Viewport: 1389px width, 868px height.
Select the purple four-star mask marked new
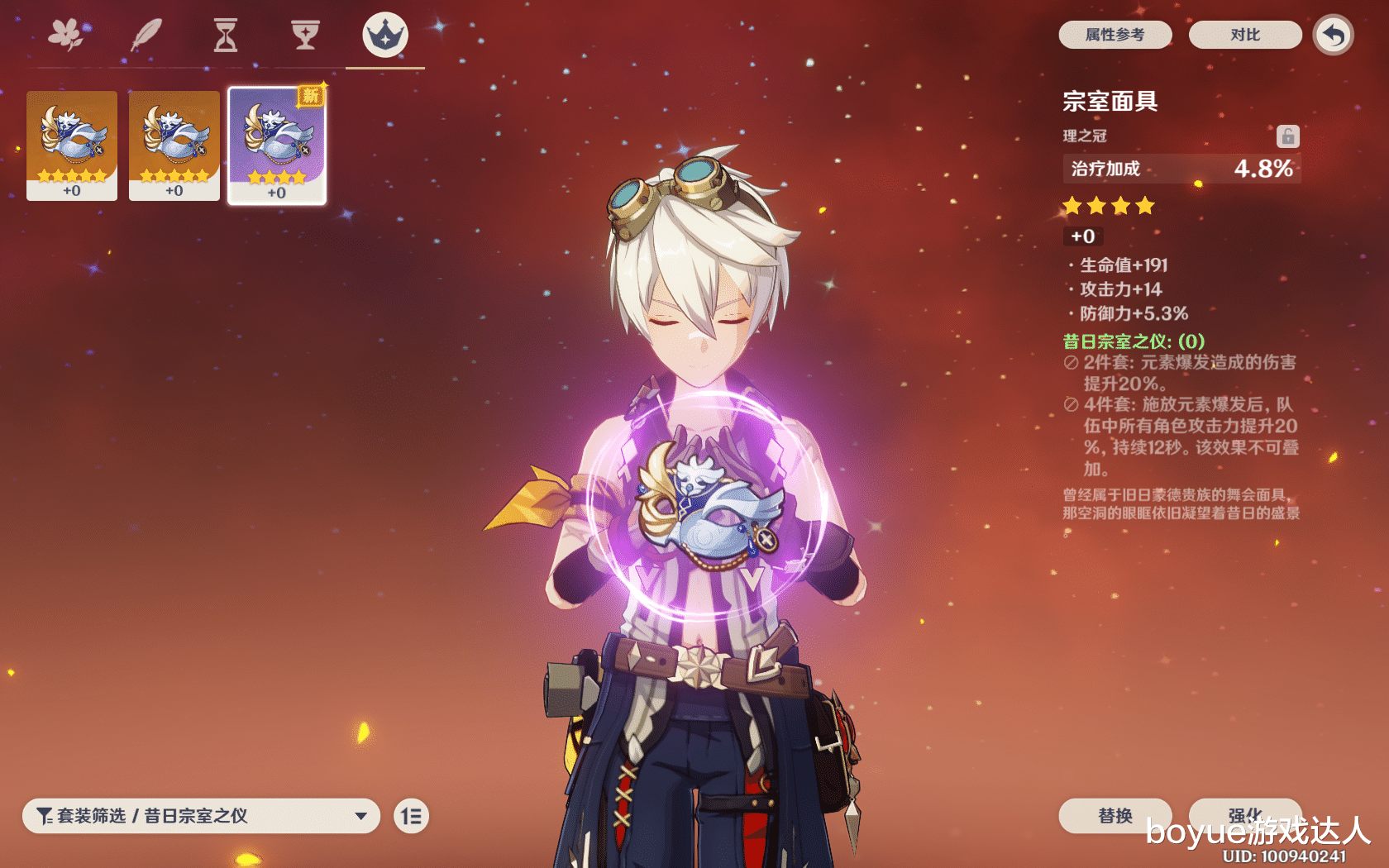277,145
